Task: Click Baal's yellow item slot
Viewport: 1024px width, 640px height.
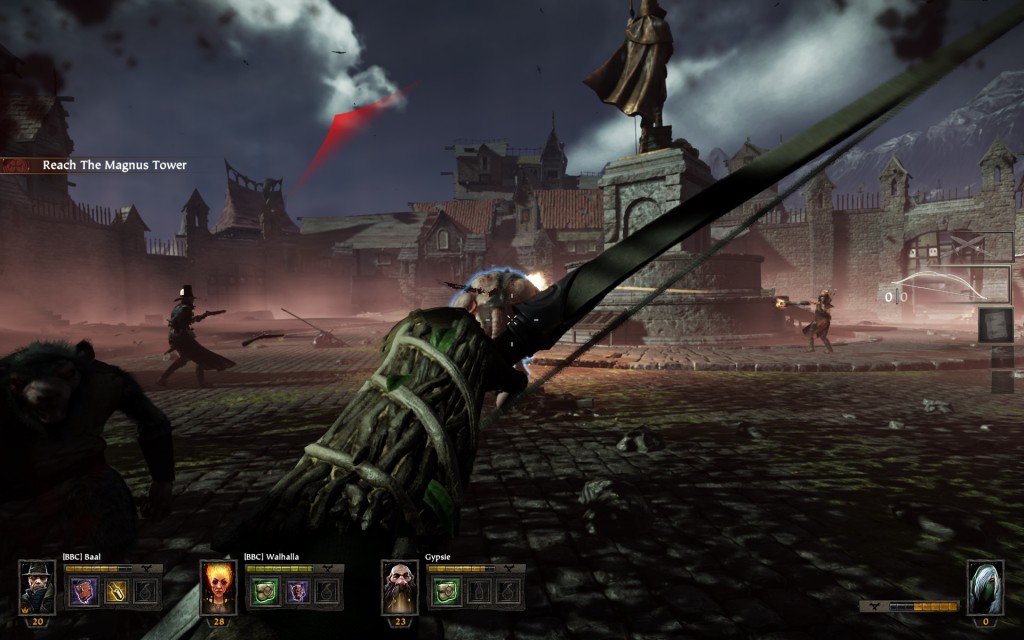Action: [115, 591]
